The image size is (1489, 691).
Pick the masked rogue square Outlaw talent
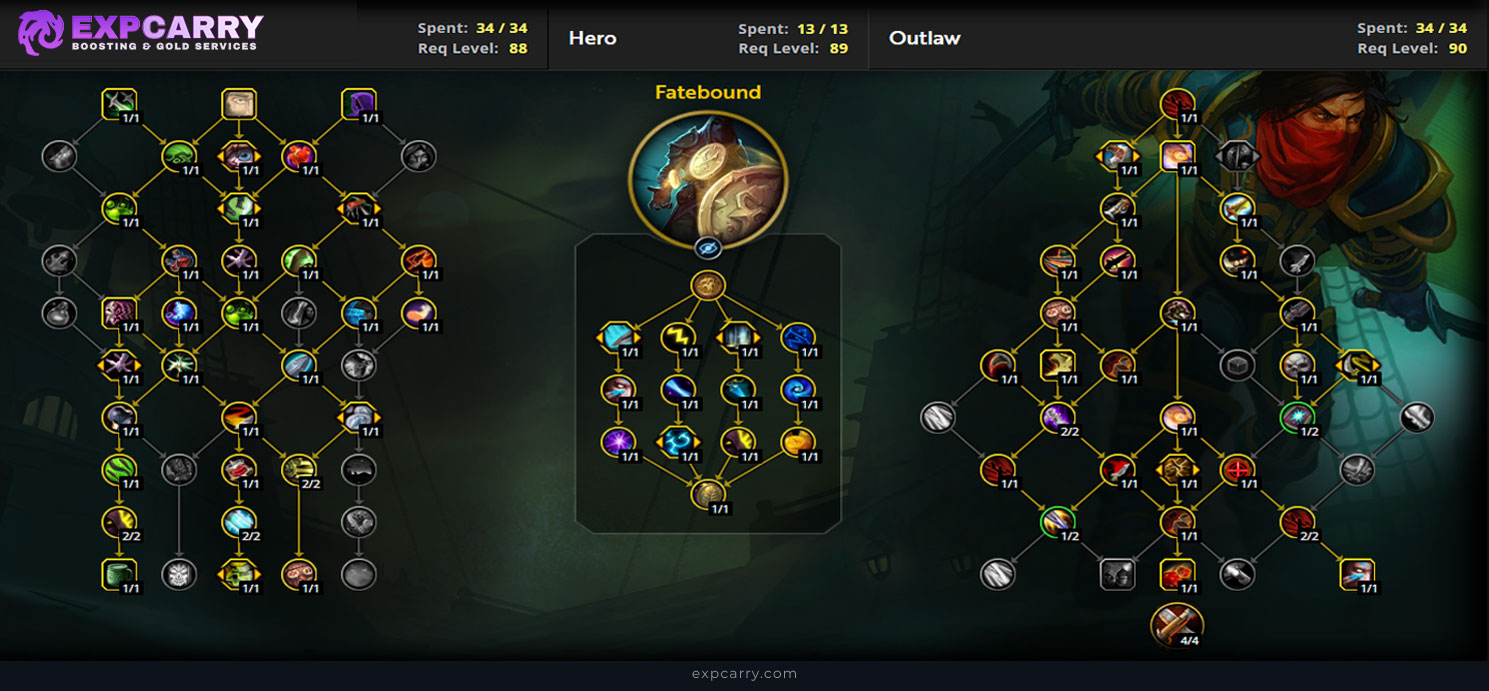pyautogui.click(x=1117, y=573)
